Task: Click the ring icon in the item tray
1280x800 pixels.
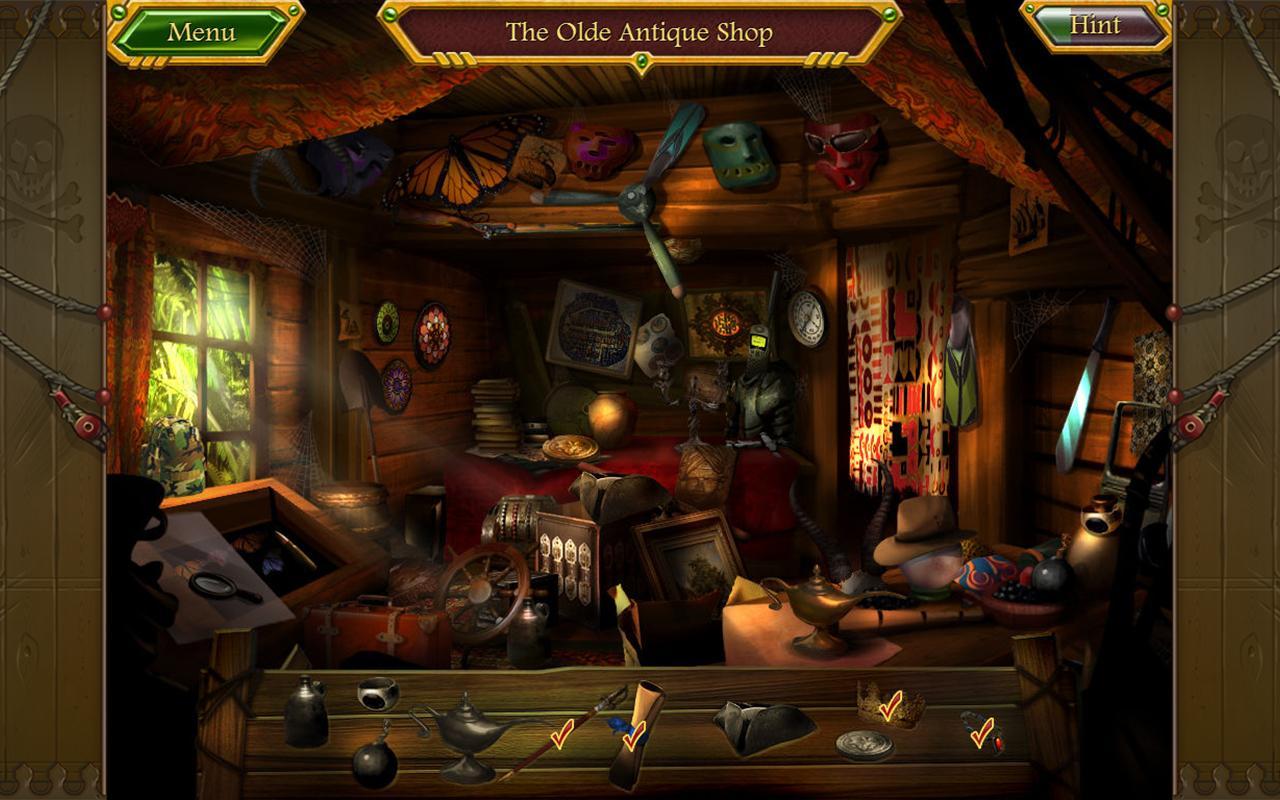Action: (378, 692)
